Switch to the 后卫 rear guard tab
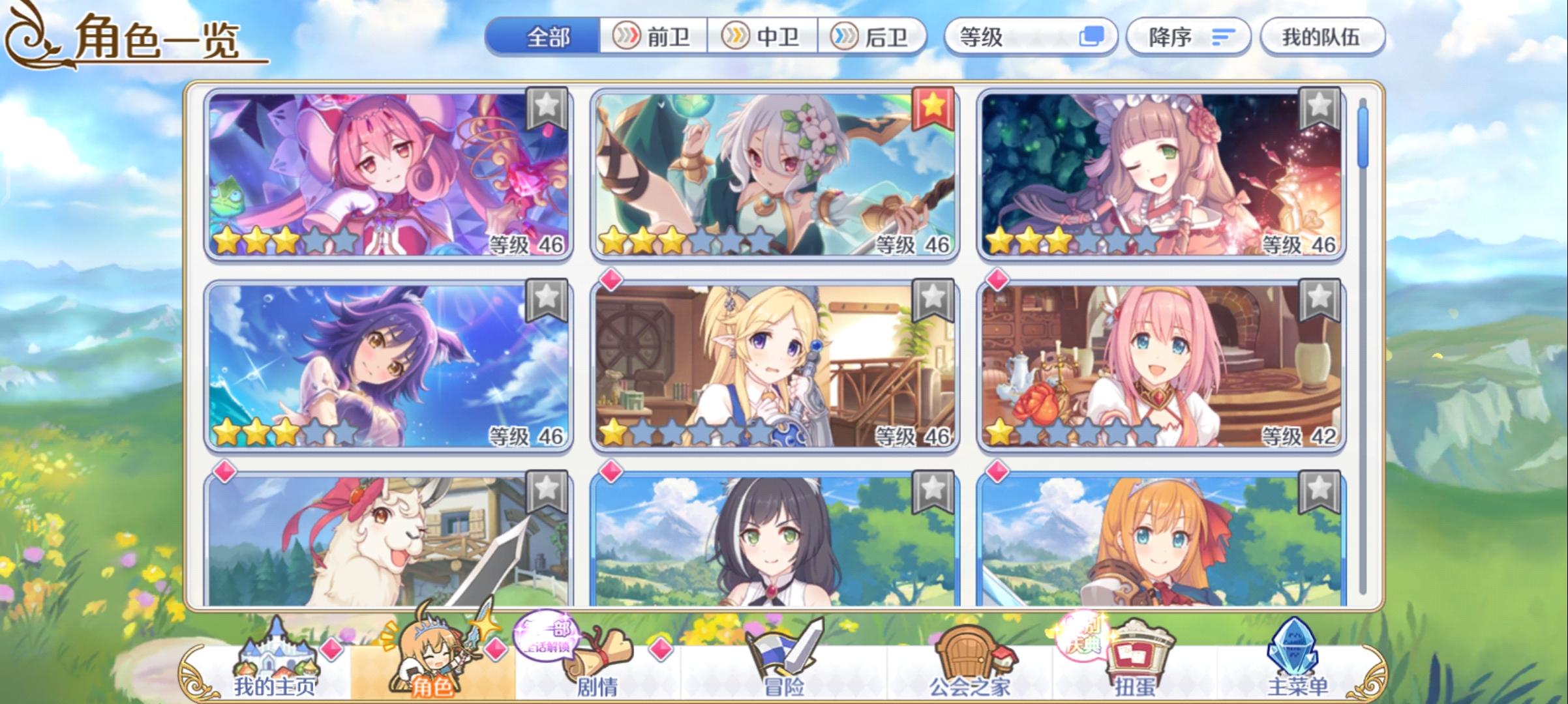1568x704 pixels. [874, 37]
